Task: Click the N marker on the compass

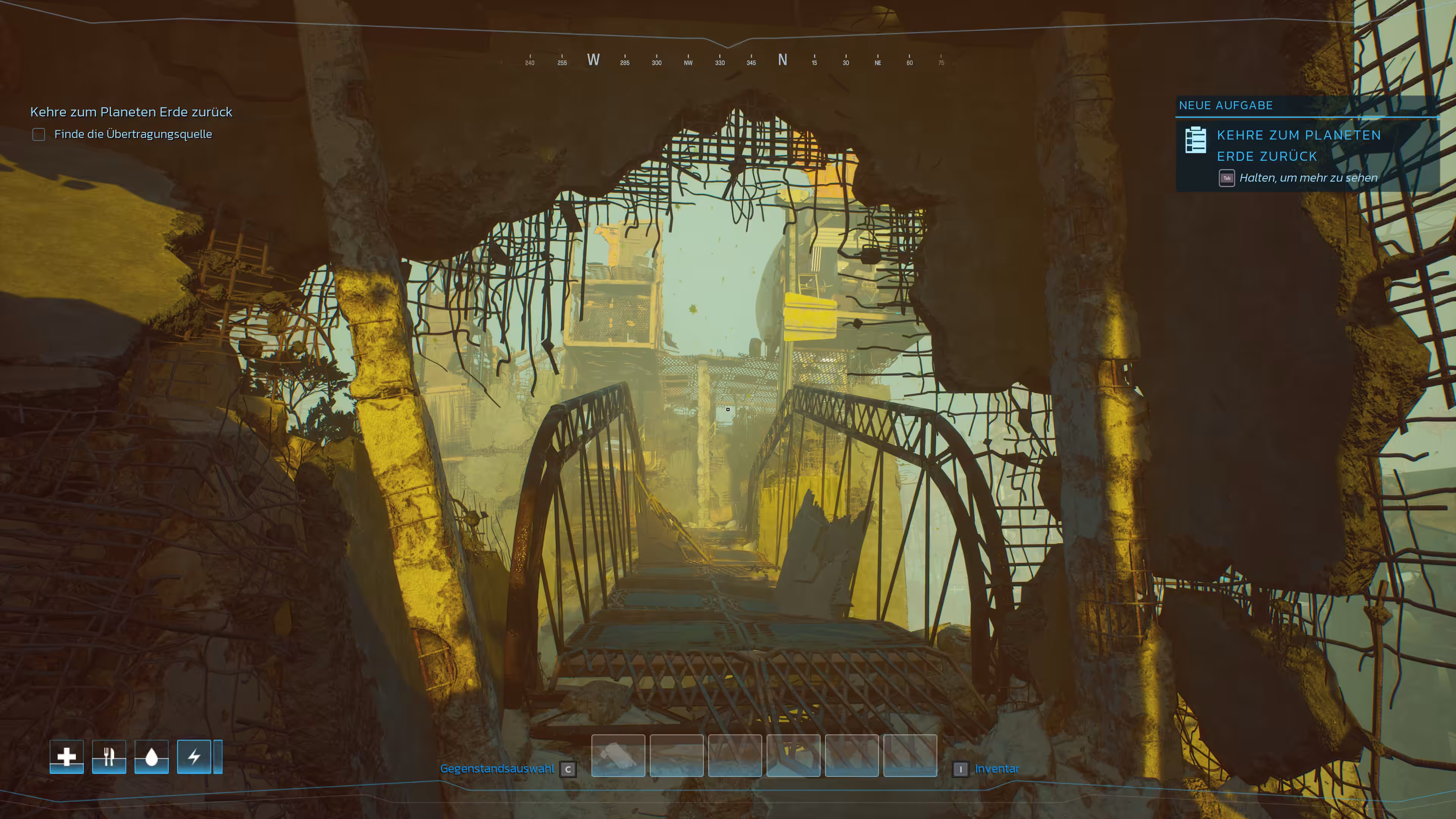Action: point(782,60)
